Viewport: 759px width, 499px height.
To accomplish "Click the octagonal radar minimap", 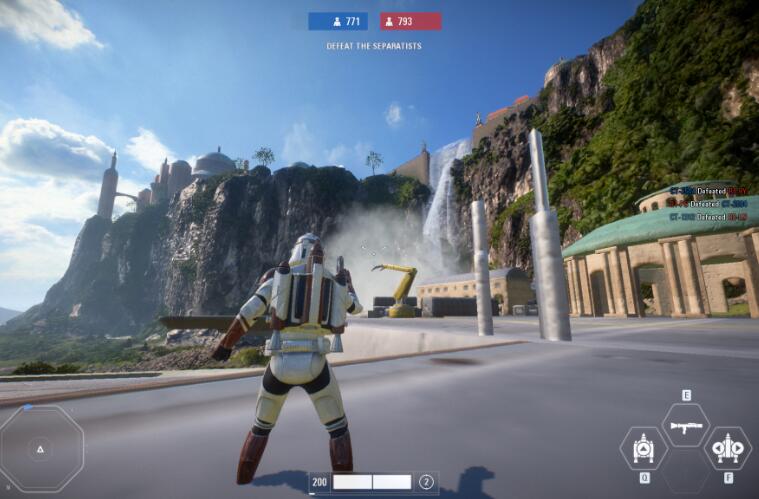I will click(41, 449).
